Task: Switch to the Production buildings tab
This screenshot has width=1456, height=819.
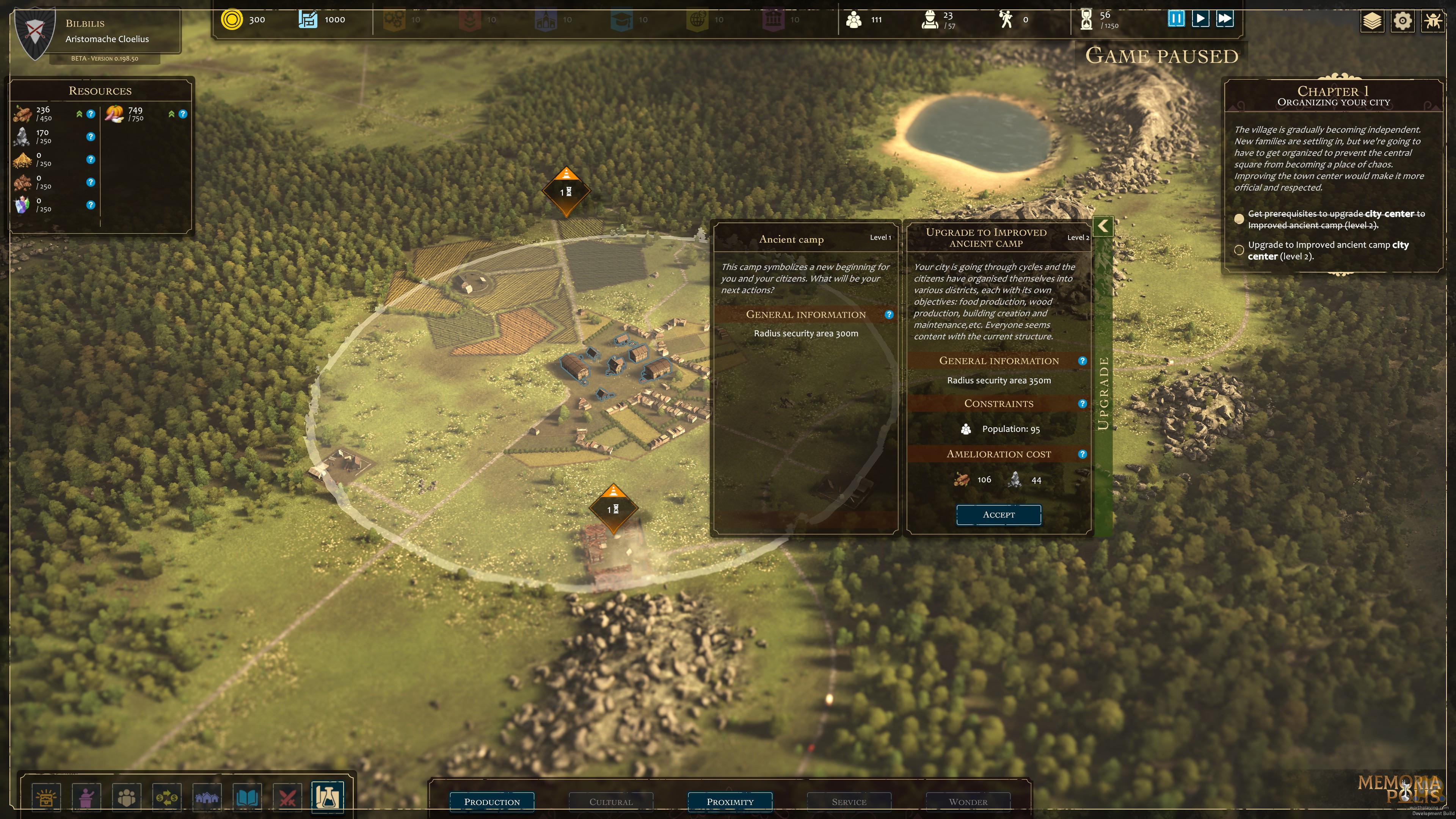Action: (x=492, y=802)
